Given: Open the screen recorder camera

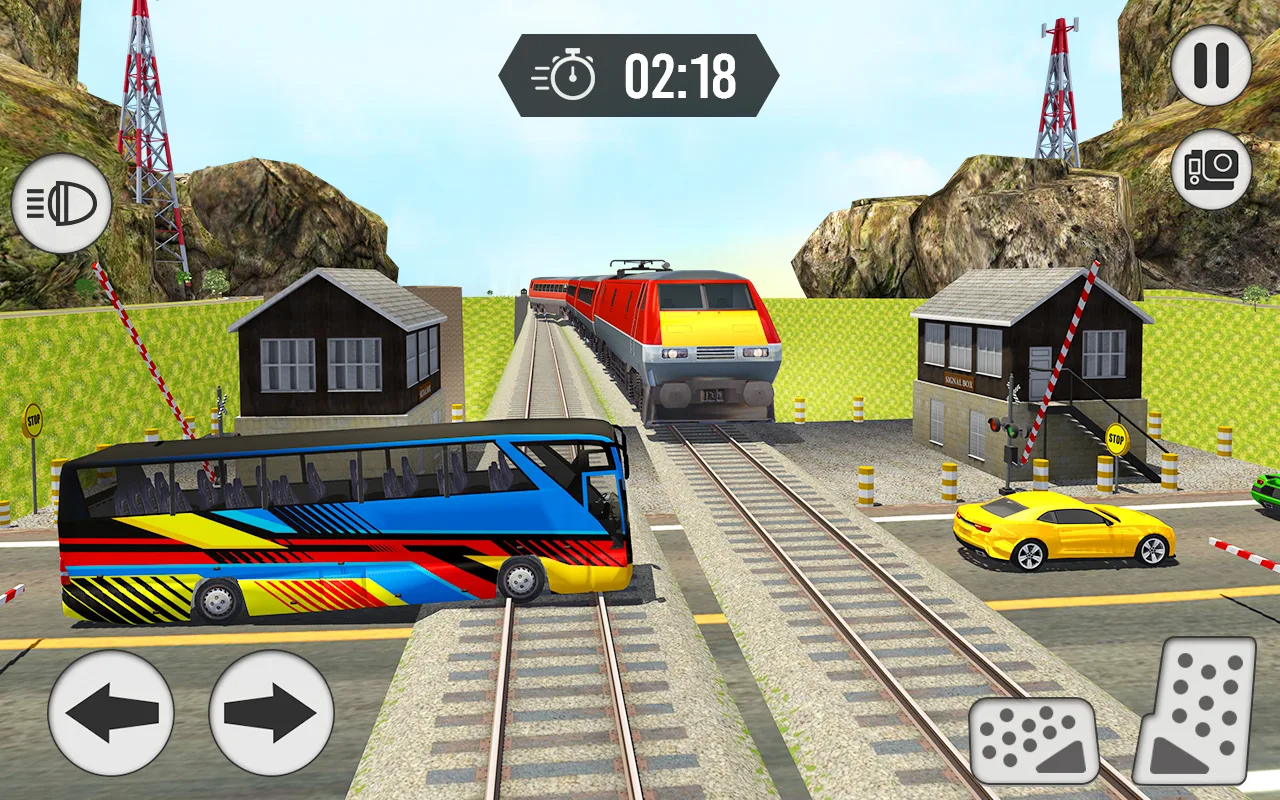Looking at the screenshot, I should coord(1213,168).
